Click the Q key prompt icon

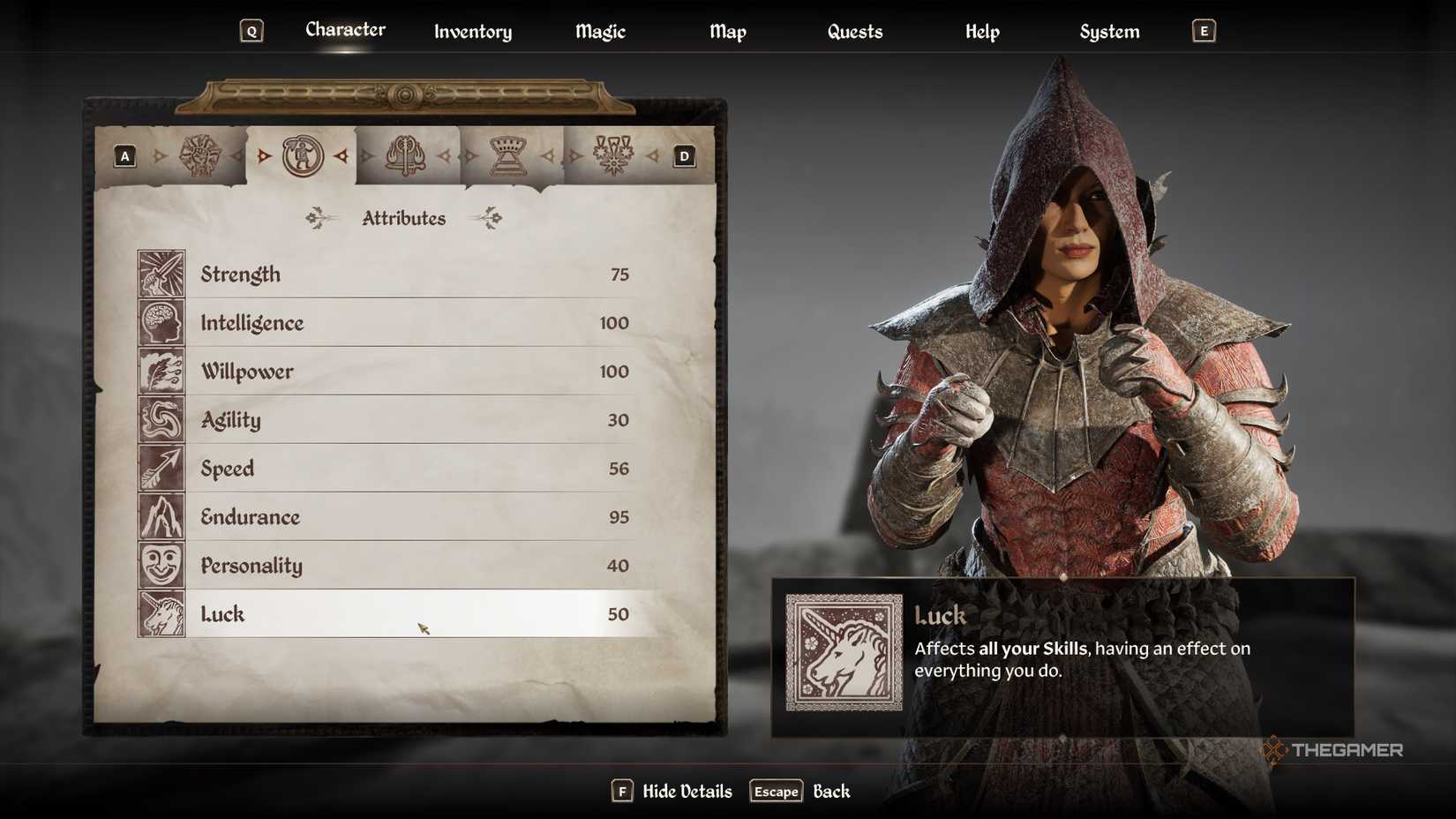pyautogui.click(x=251, y=30)
